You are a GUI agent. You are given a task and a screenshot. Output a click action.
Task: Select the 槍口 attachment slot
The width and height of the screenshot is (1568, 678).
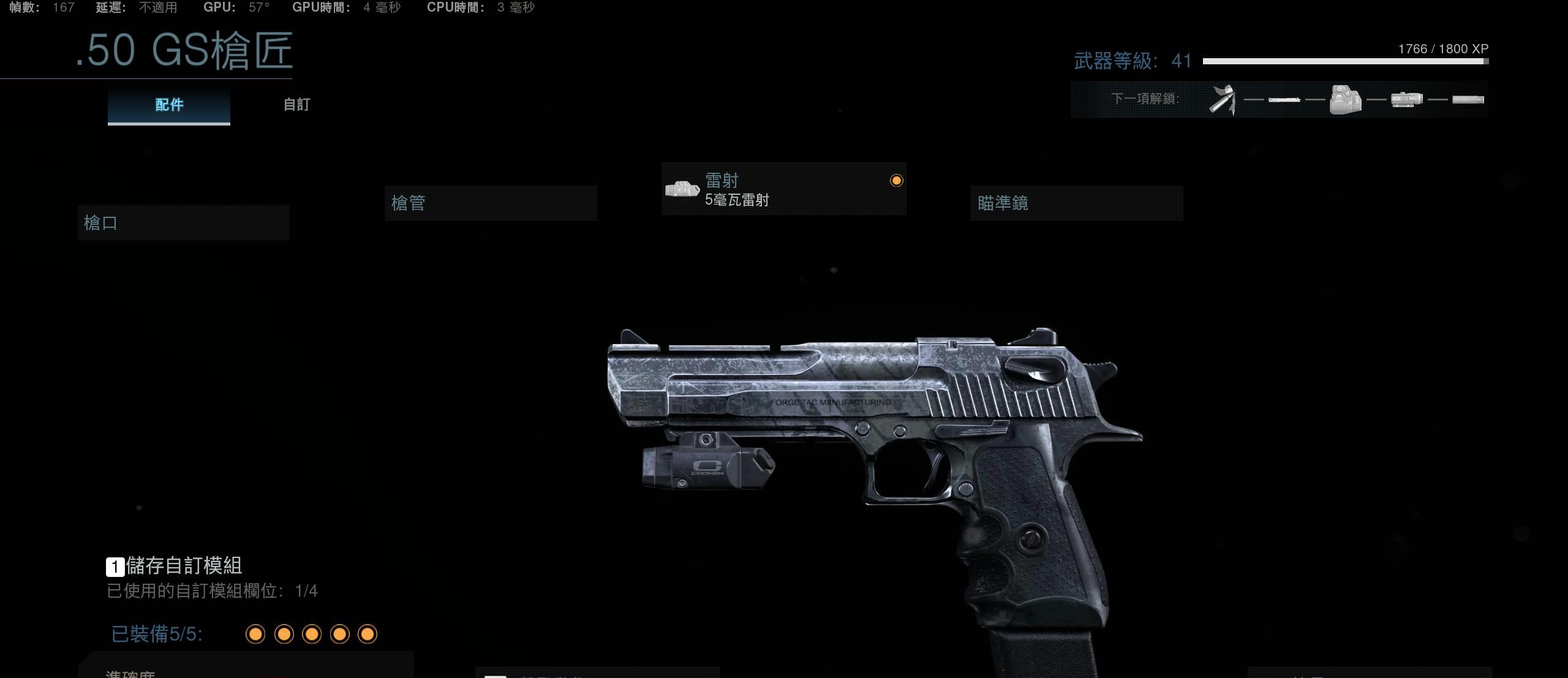183,223
